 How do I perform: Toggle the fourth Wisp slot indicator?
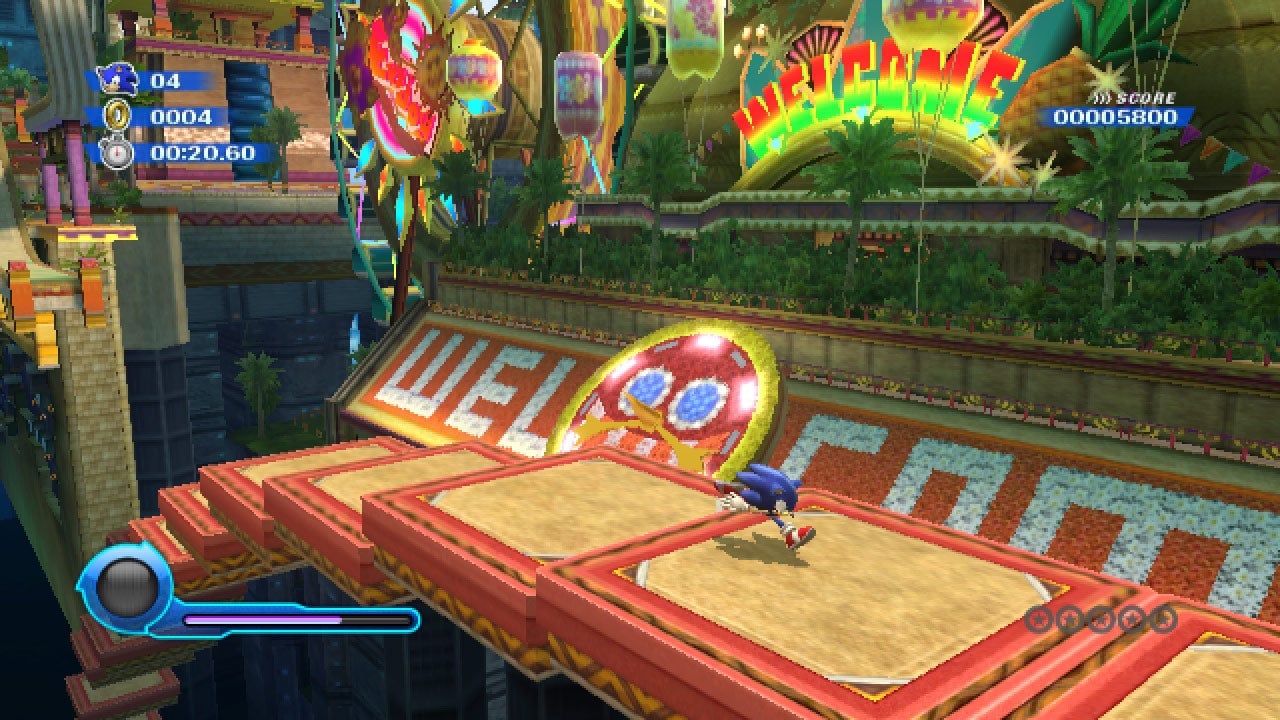coord(1130,618)
